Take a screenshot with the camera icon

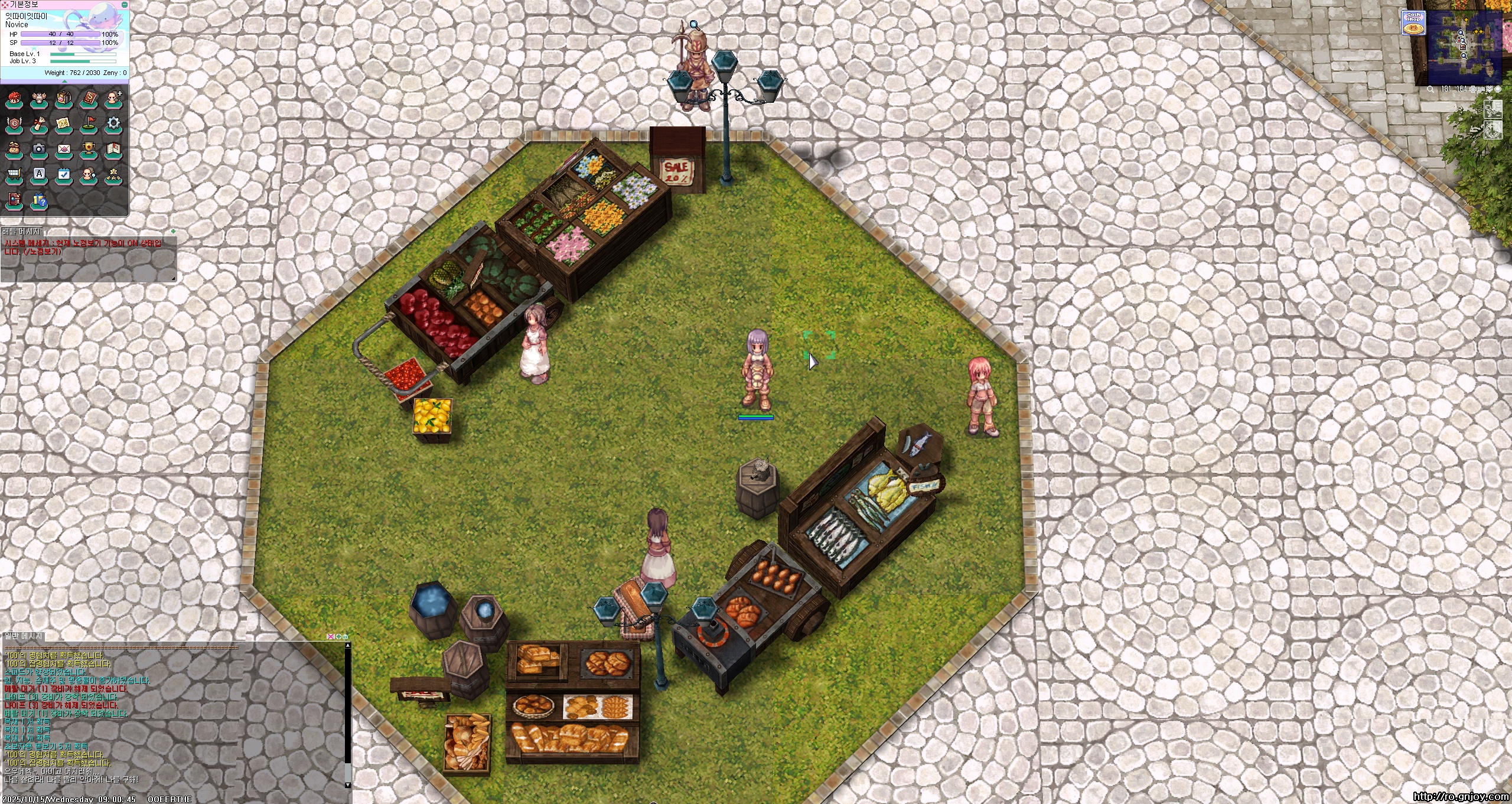(39, 149)
